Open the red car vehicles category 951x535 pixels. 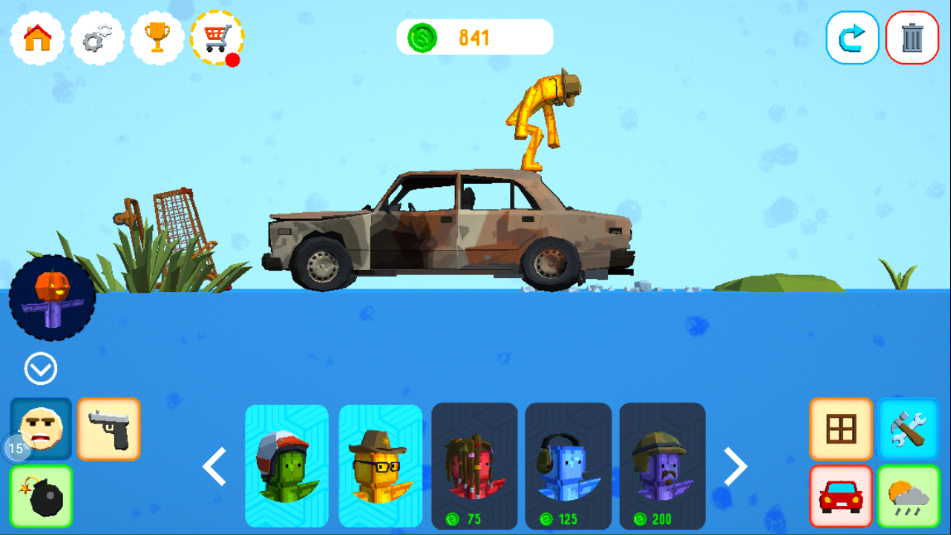[841, 496]
